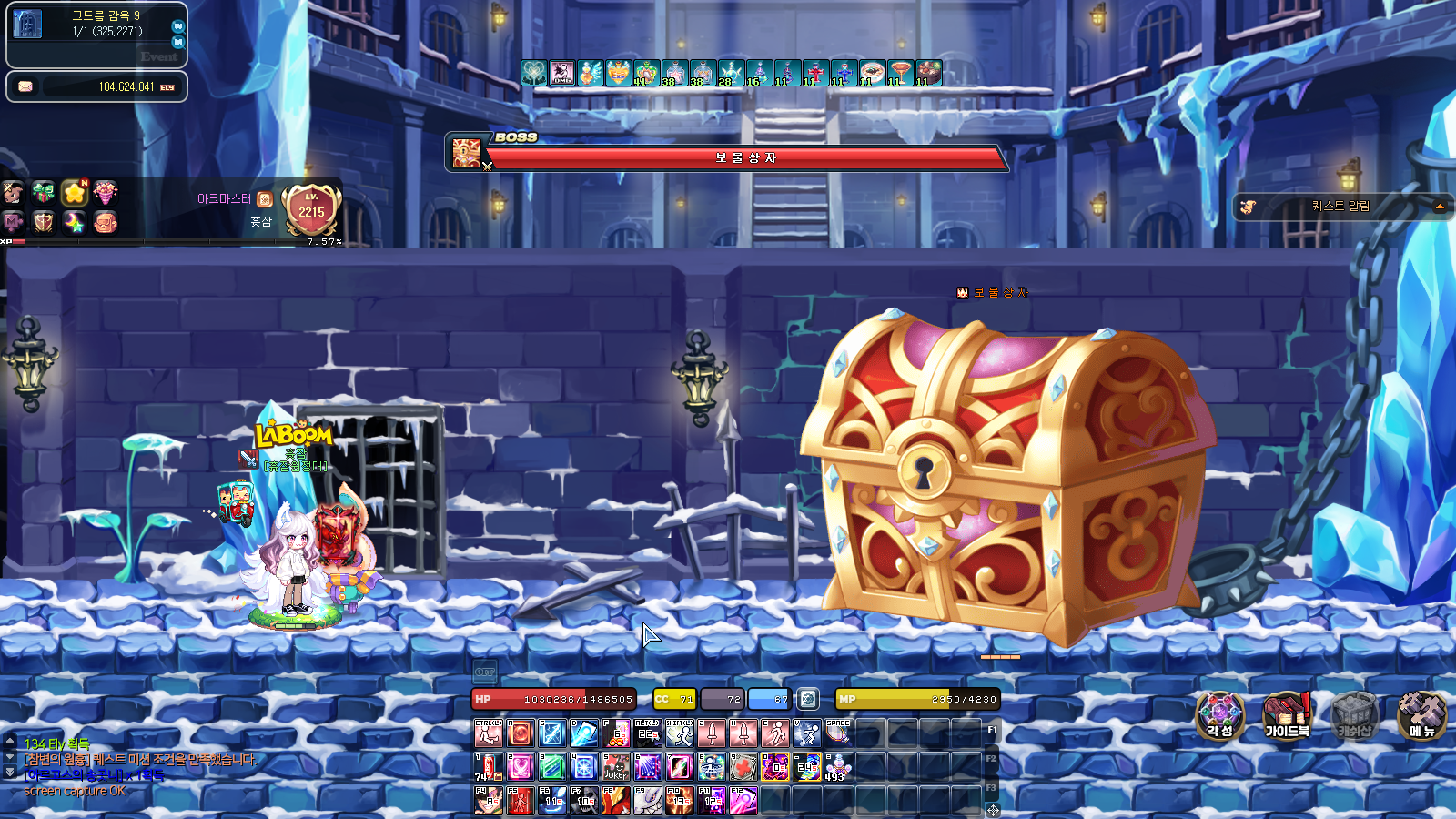Switch to the F2 skill bar page
This screenshot has height=819, width=1456.
coord(991,758)
